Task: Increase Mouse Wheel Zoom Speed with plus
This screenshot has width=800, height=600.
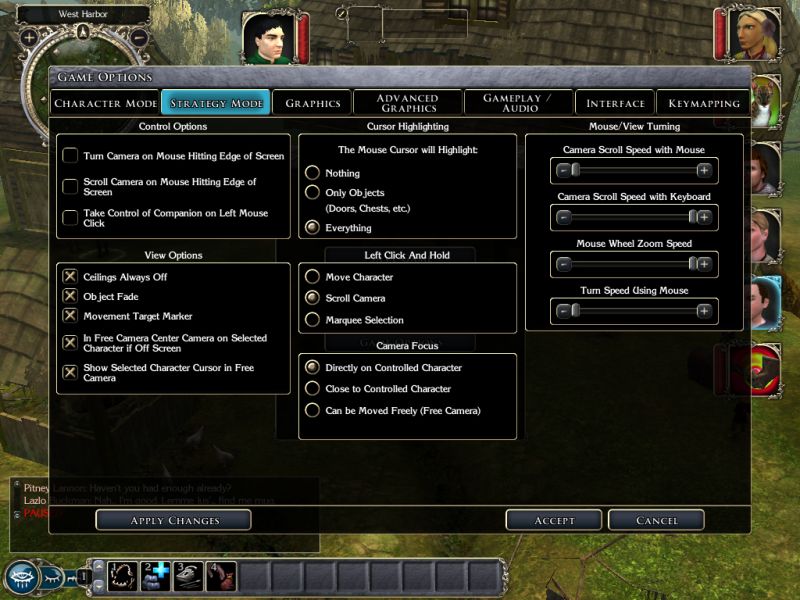Action: click(704, 264)
